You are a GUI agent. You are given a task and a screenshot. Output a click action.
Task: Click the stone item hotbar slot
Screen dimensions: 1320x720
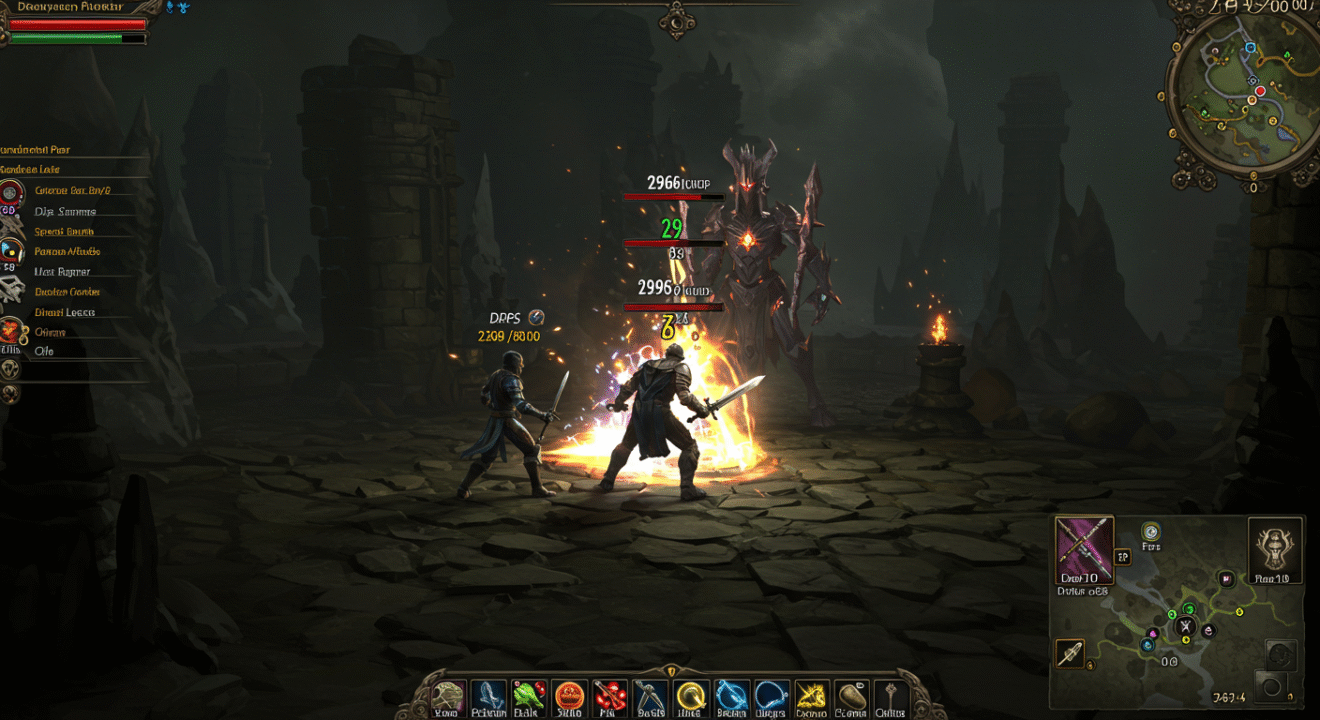click(x=850, y=695)
